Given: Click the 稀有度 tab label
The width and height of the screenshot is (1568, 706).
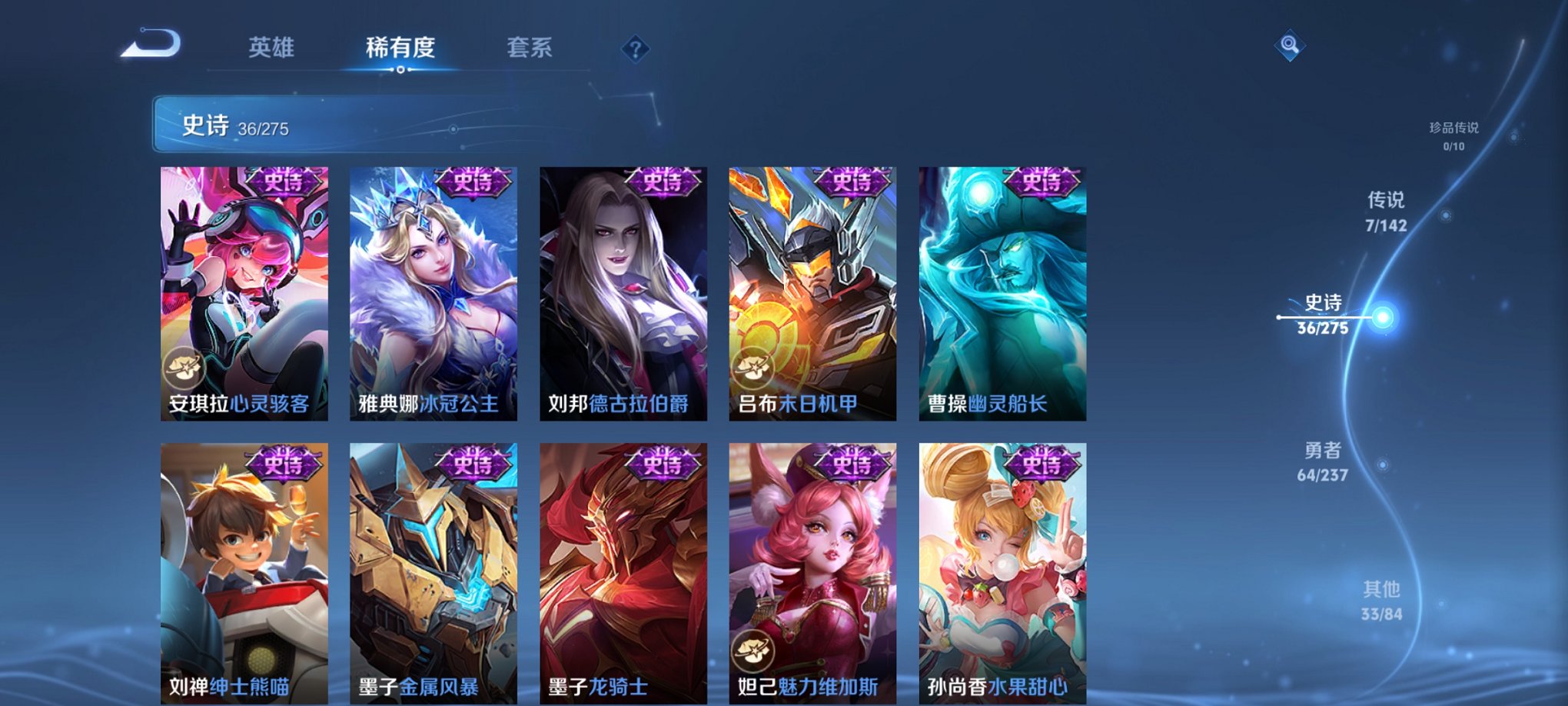Looking at the screenshot, I should click(x=401, y=48).
